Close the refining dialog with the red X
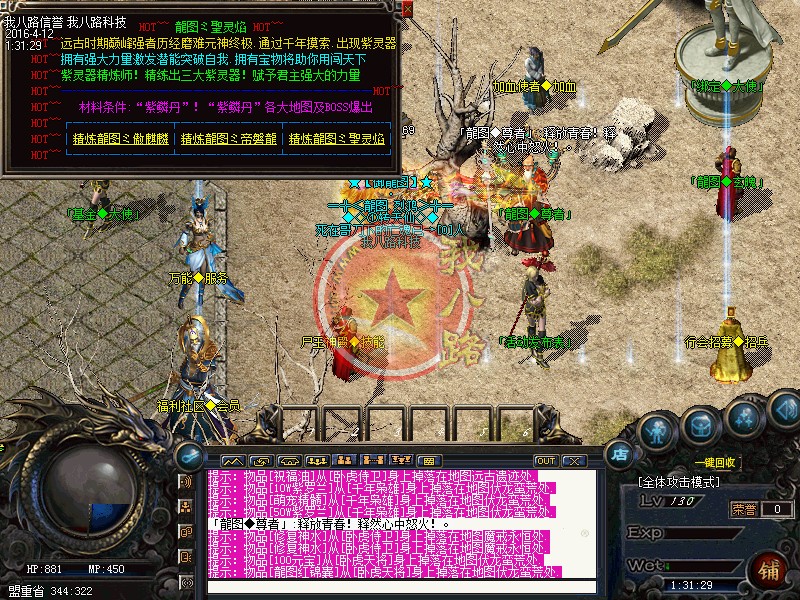The image size is (800, 600). point(407,9)
